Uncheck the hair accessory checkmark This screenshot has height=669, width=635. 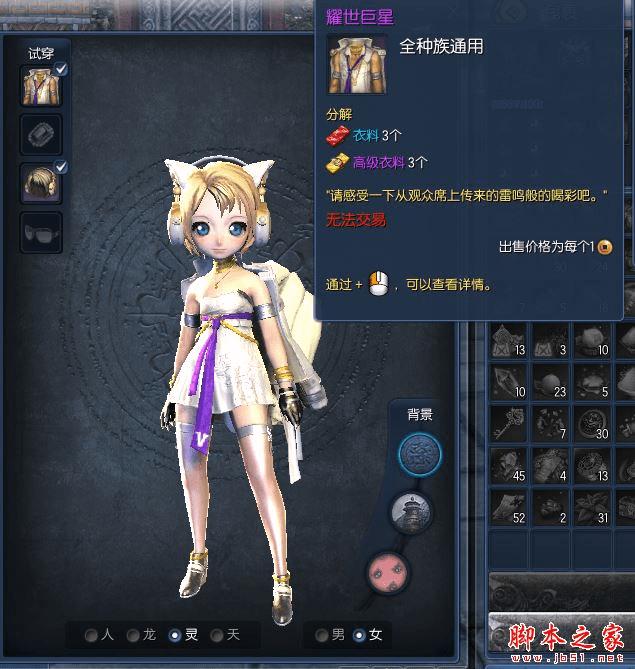61,165
